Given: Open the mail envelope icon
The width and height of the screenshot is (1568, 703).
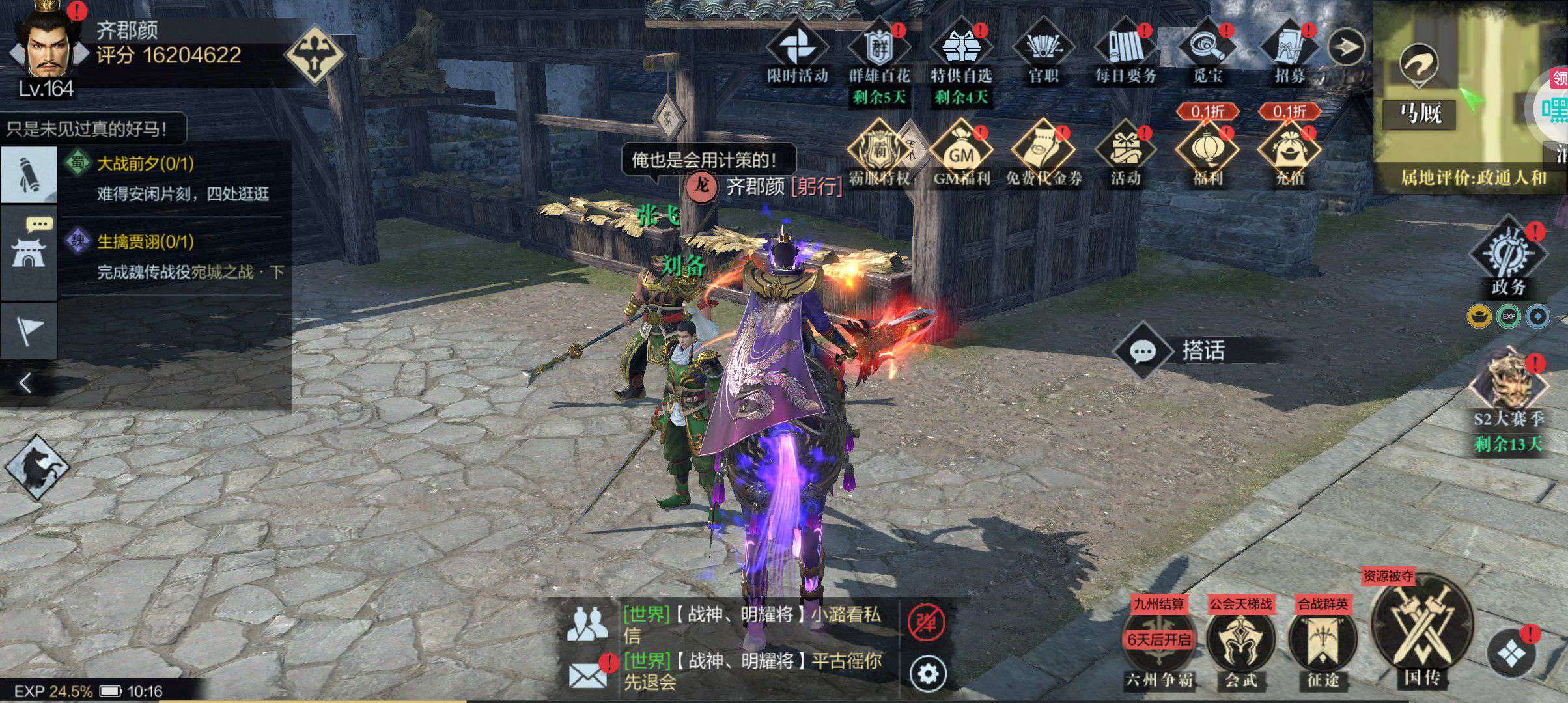Looking at the screenshot, I should tap(587, 674).
